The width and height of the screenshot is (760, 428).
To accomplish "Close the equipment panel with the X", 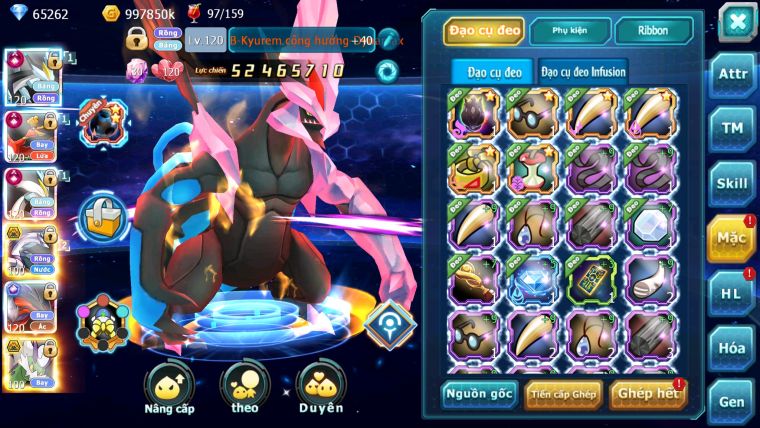I will click(737, 21).
